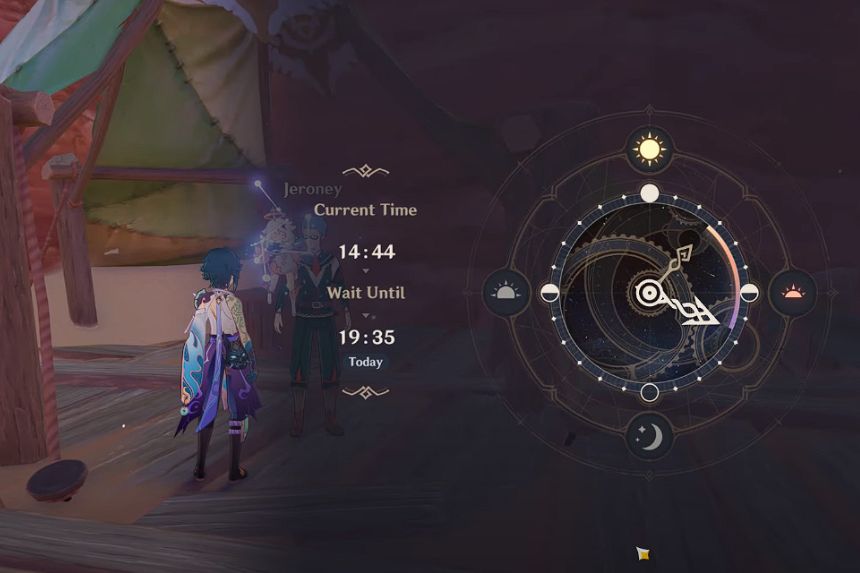This screenshot has width=860, height=573.
Task: Select the noon sun icon above the clock
Action: coord(650,150)
